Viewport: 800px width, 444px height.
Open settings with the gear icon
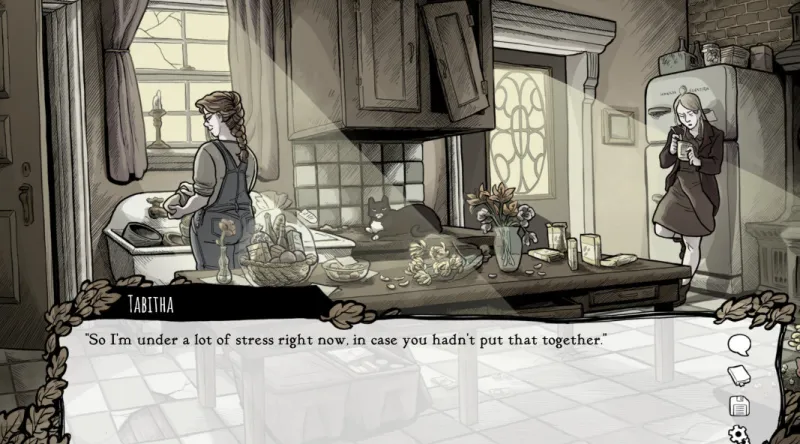pos(739,434)
